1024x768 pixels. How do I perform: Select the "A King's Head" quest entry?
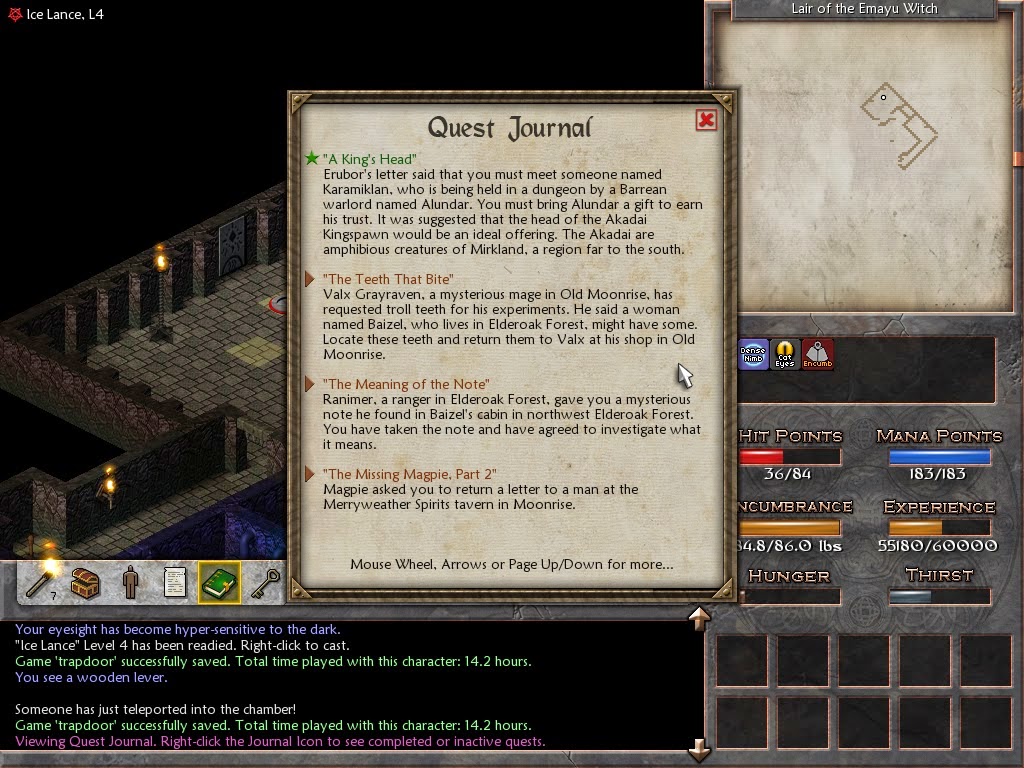tap(369, 159)
